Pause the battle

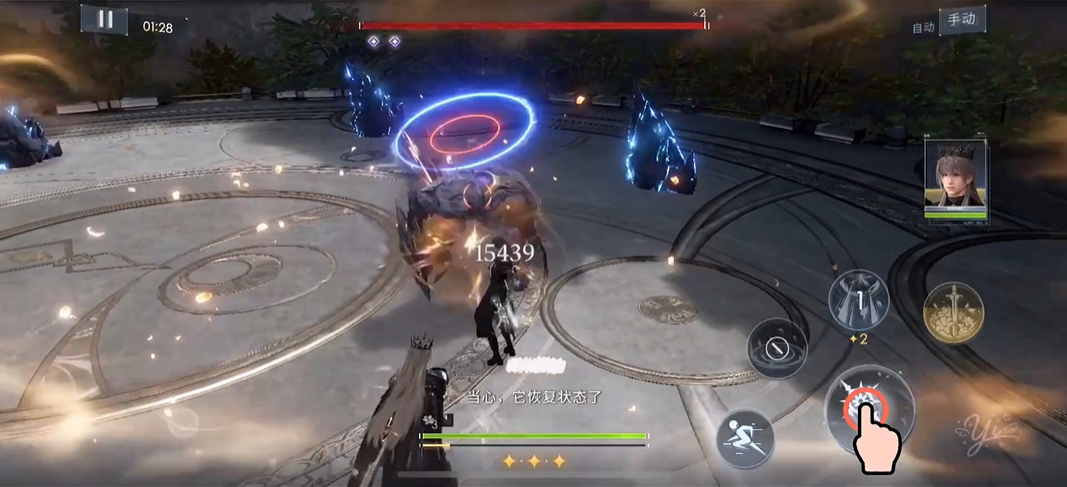coord(104,19)
